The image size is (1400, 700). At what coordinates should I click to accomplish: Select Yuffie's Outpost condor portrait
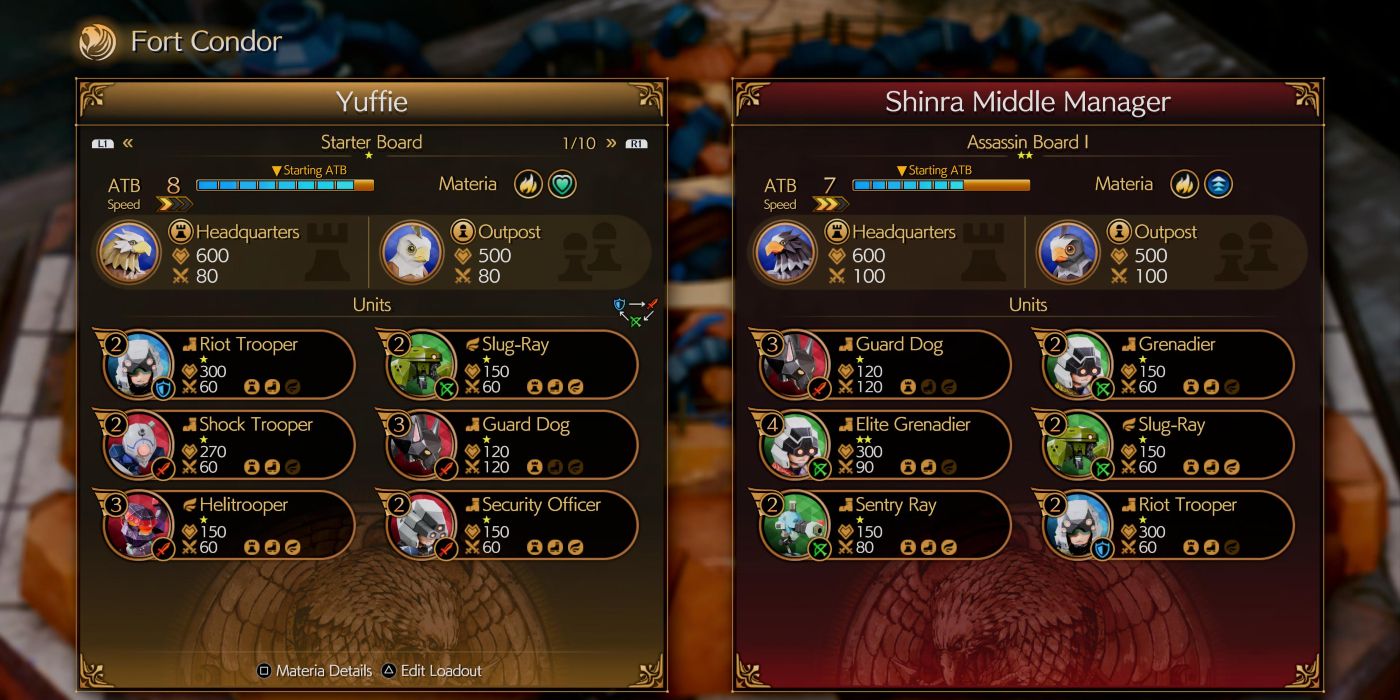click(412, 252)
